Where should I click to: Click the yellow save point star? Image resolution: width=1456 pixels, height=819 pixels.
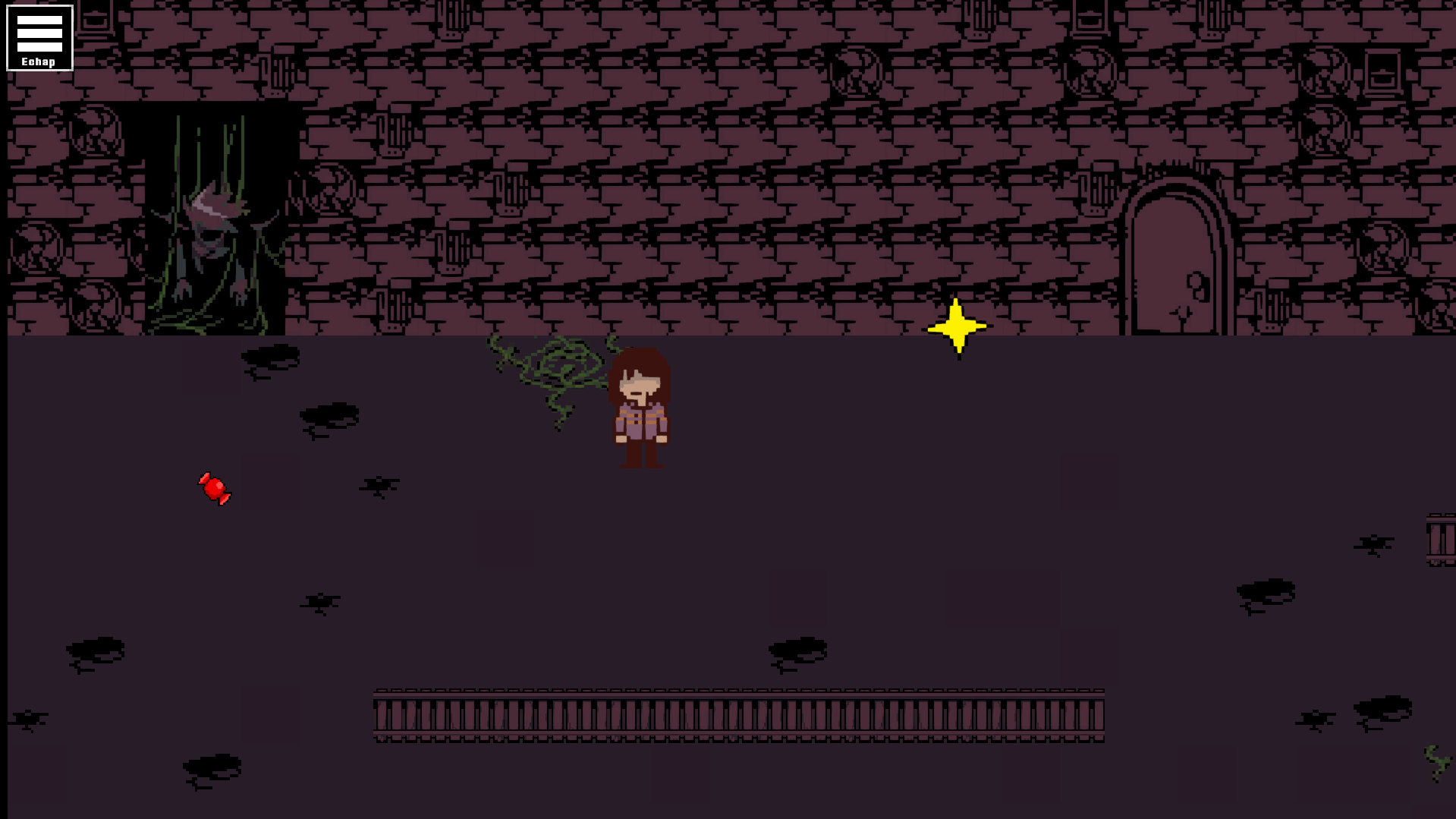point(957,326)
